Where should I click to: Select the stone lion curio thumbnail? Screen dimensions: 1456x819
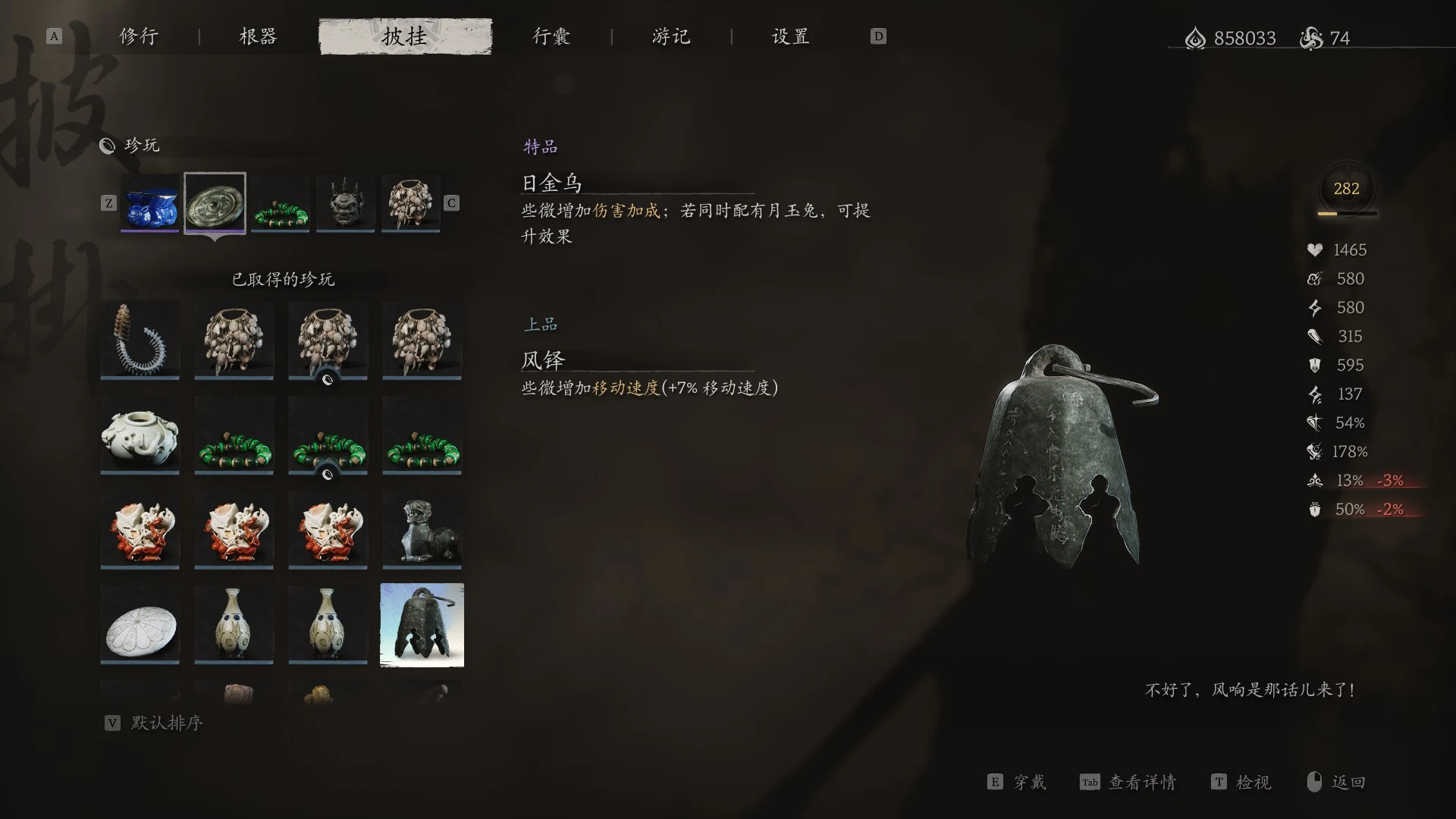coord(422,529)
